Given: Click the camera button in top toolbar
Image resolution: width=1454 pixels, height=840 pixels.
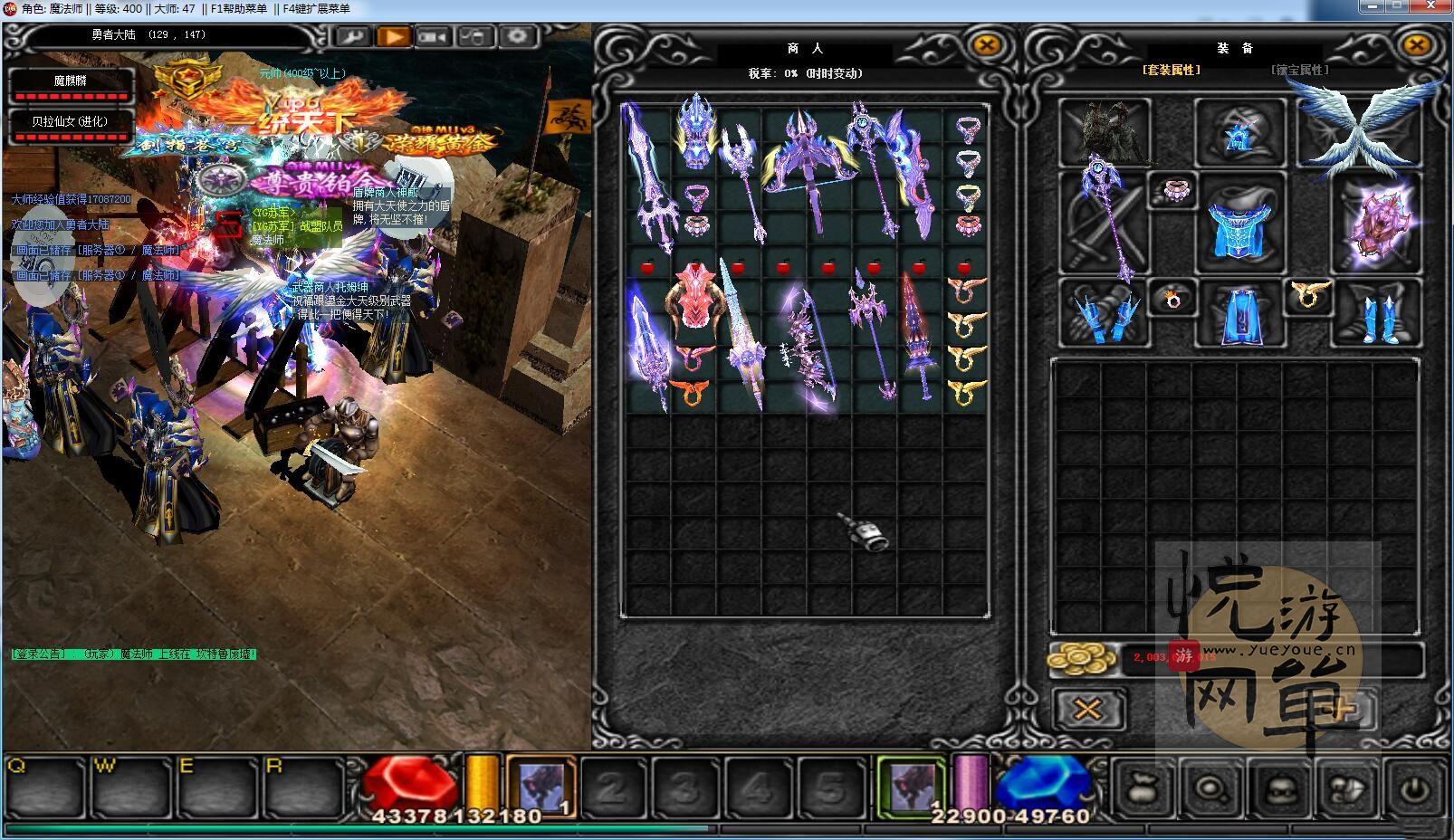Looking at the screenshot, I should point(434,37).
